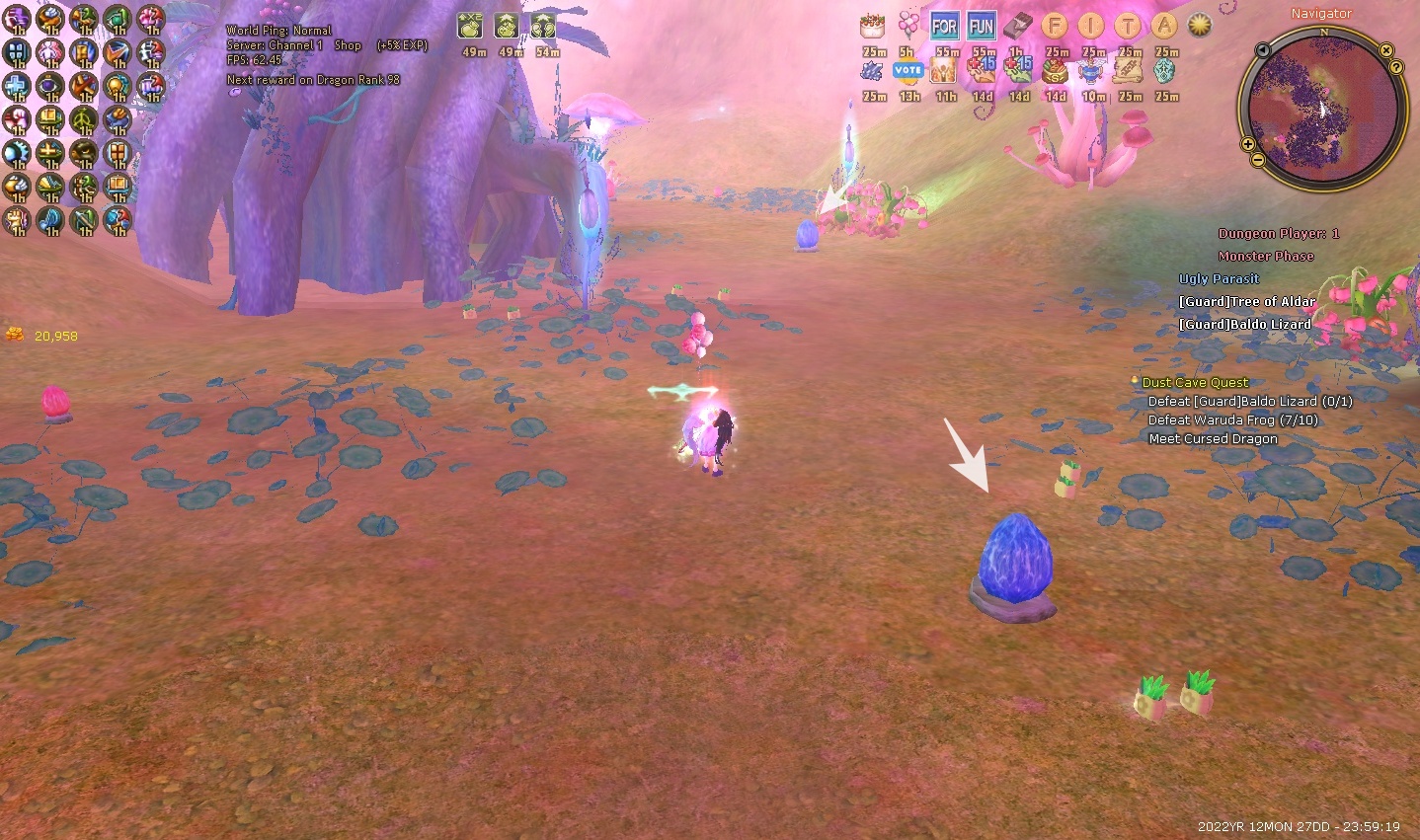Click the golden sun badge icon
The height and width of the screenshot is (840, 1420).
coord(1200,26)
